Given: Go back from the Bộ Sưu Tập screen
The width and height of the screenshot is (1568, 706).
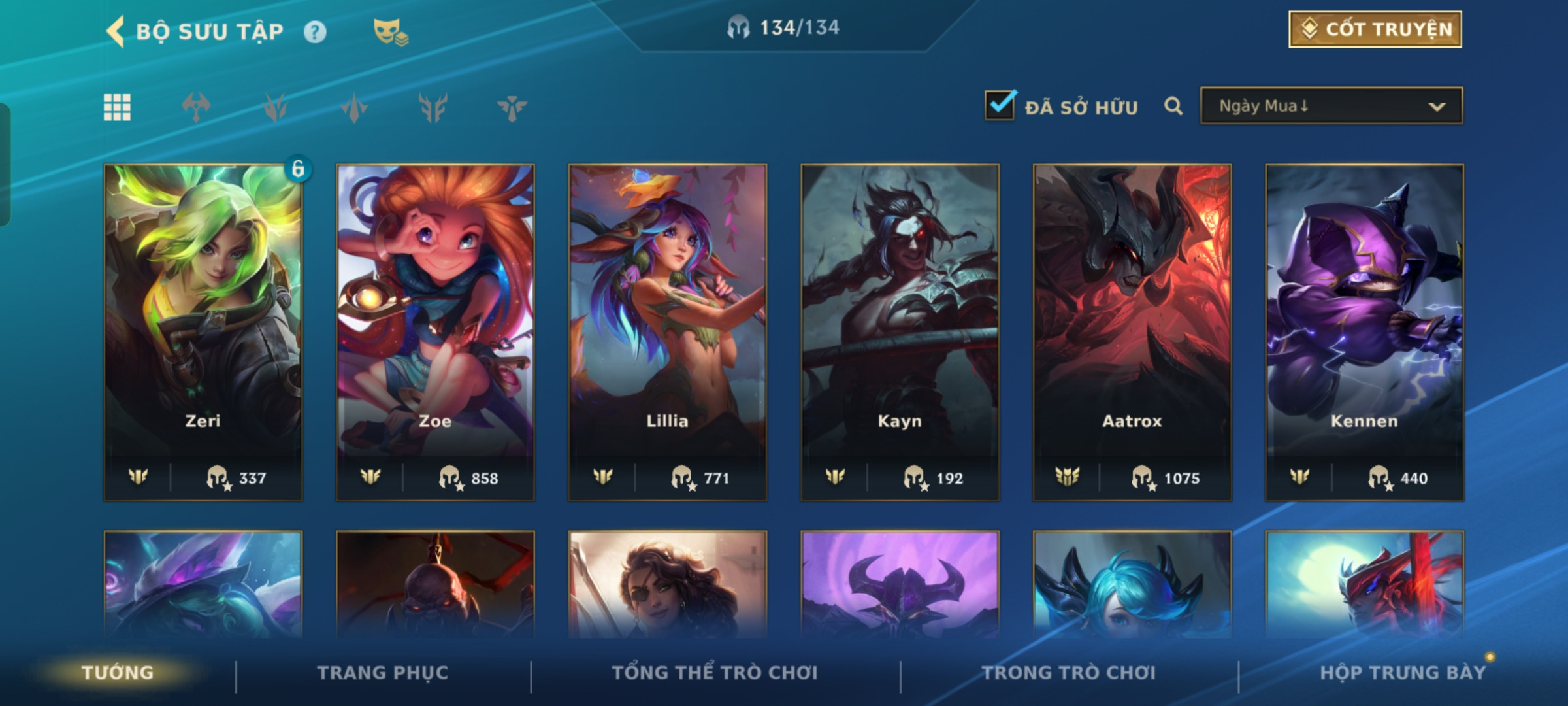Looking at the screenshot, I should [x=116, y=31].
